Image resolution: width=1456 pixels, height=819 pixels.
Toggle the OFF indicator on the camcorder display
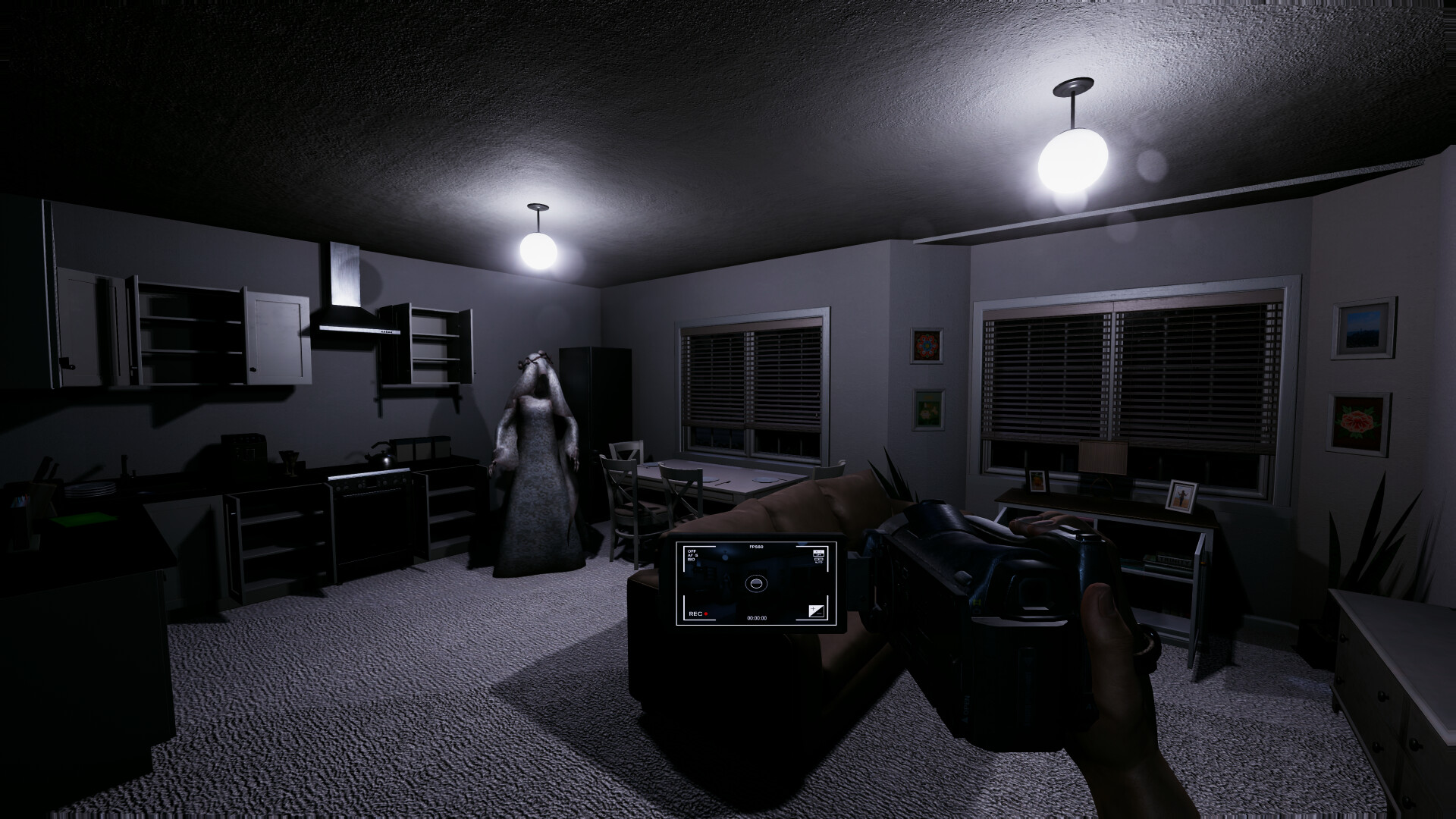[x=692, y=551]
